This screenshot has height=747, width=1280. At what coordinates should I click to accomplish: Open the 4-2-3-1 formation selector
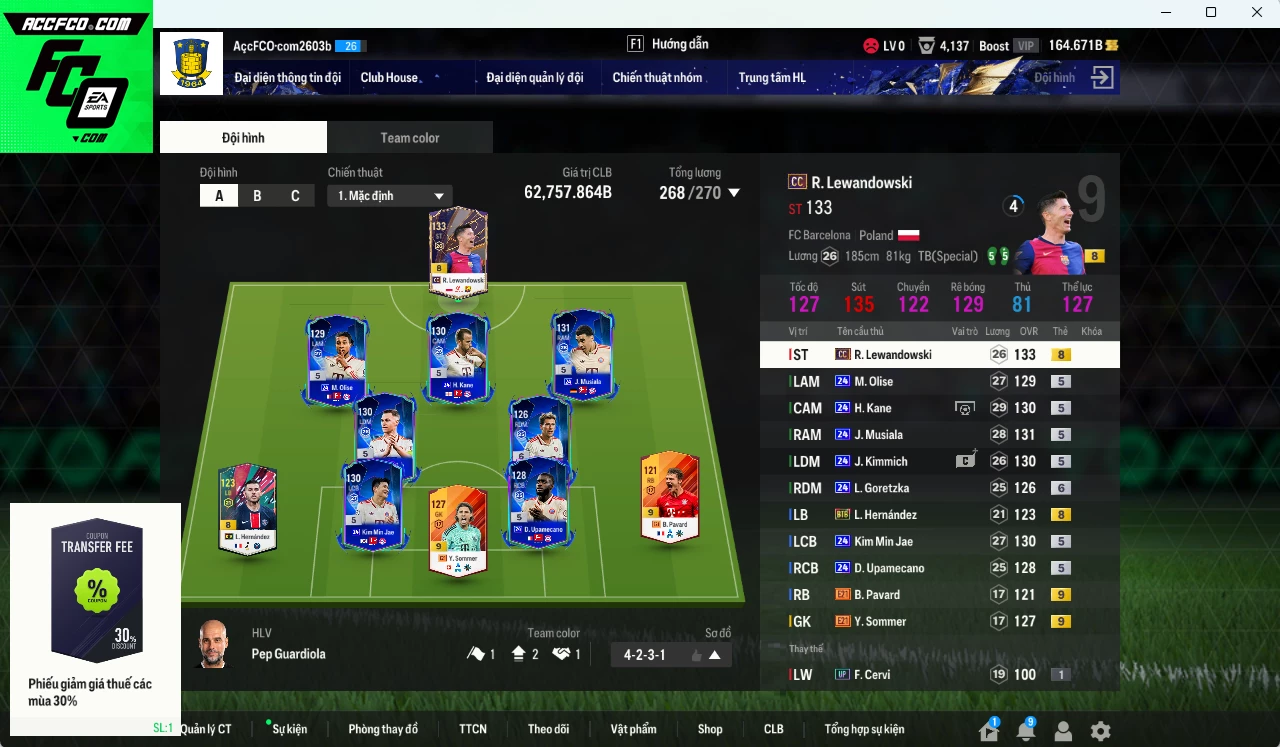pyautogui.click(x=670, y=653)
